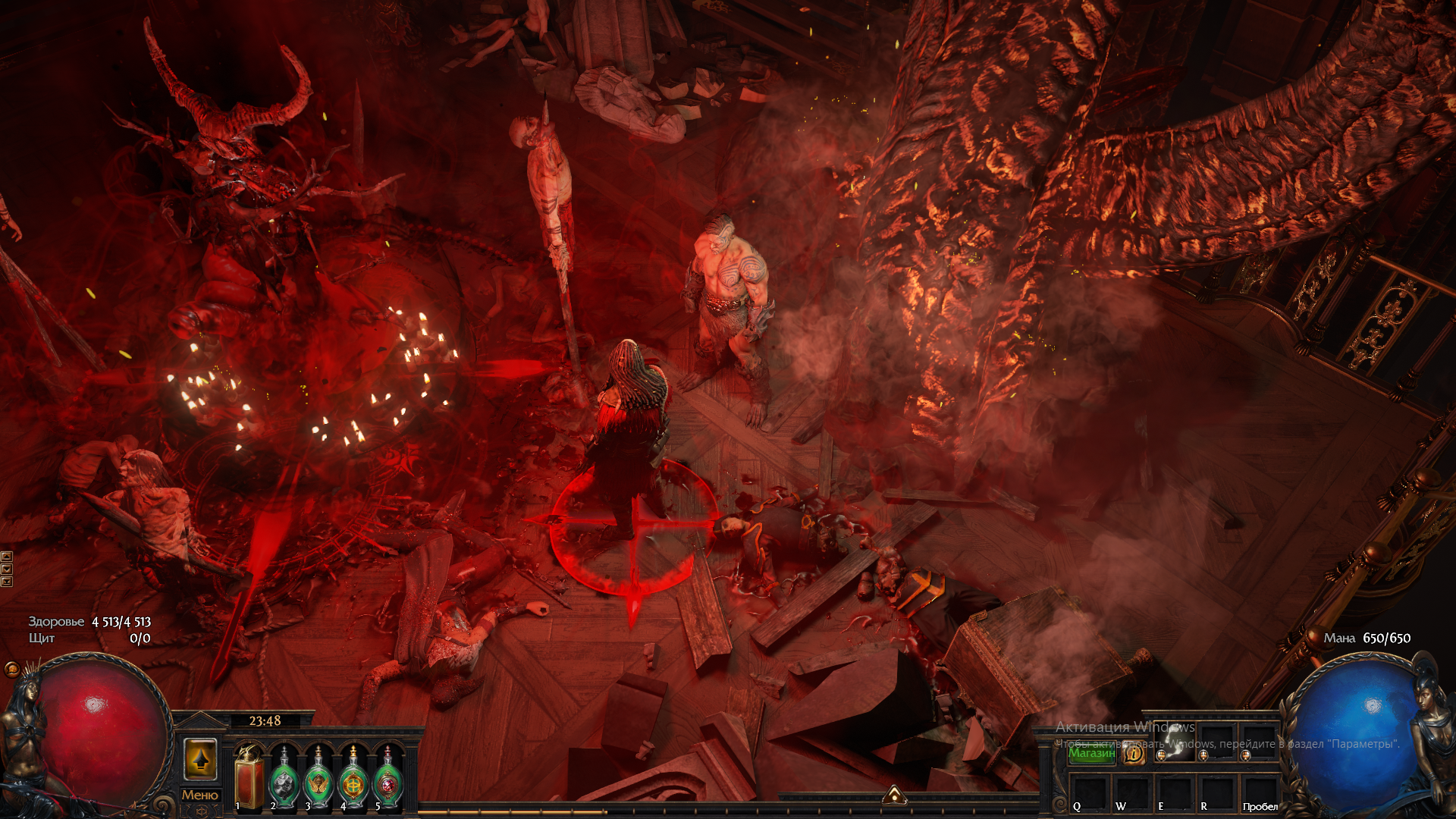Use the green flask with grey stone emblem
This screenshot has width=1456, height=819.
284,778
